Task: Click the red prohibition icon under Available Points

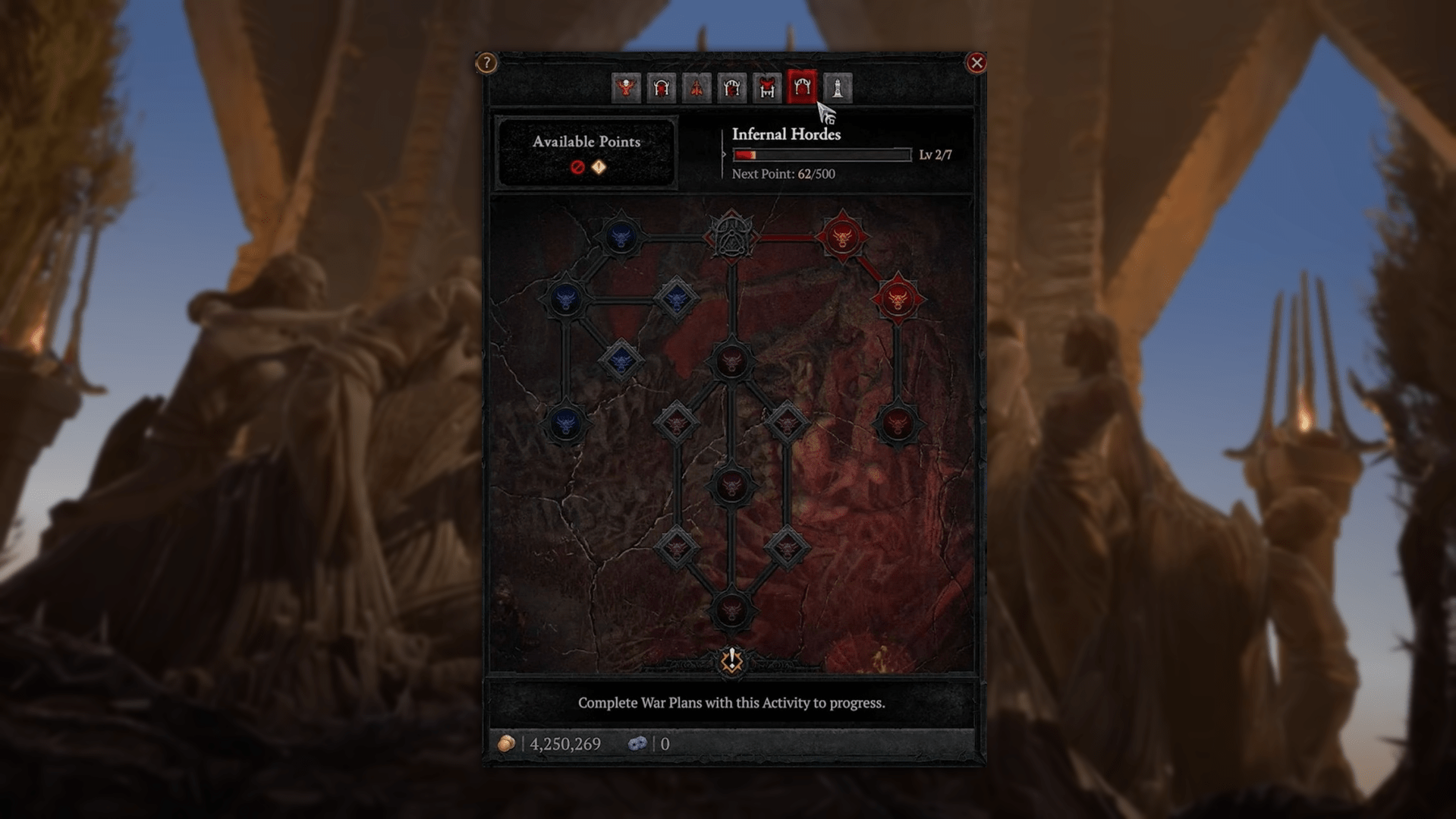Action: pos(578,167)
